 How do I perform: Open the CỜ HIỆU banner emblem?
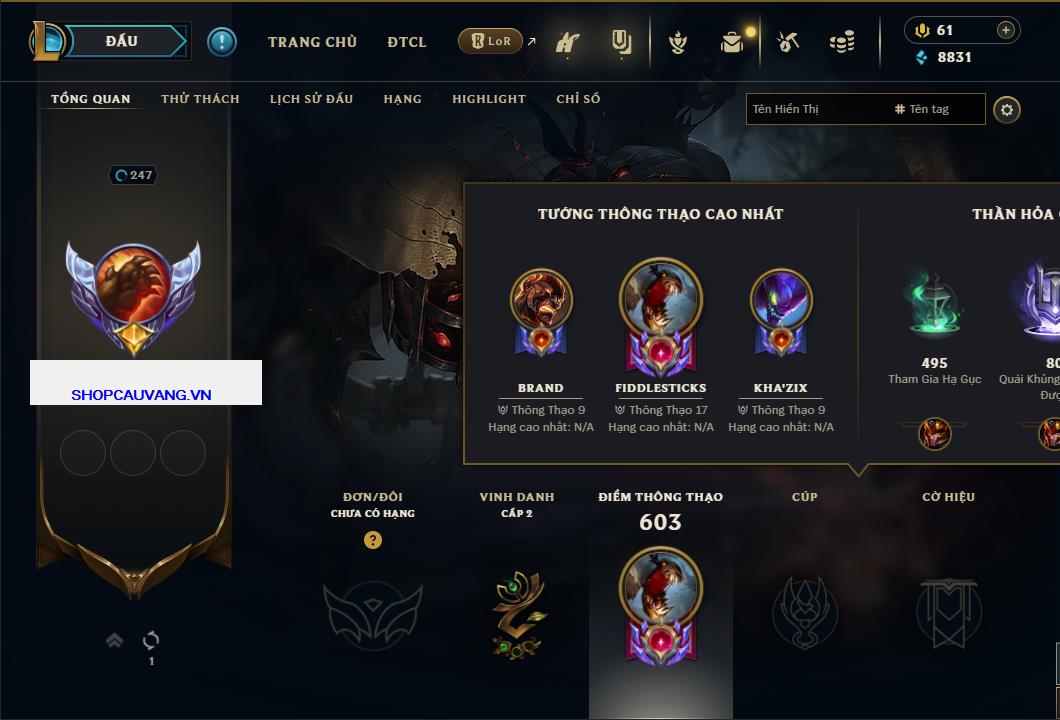click(948, 612)
